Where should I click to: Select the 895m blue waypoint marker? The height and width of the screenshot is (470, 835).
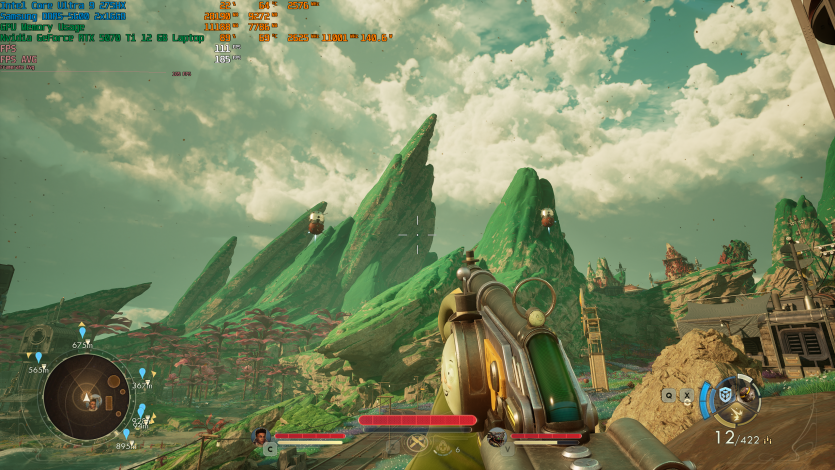click(x=127, y=434)
